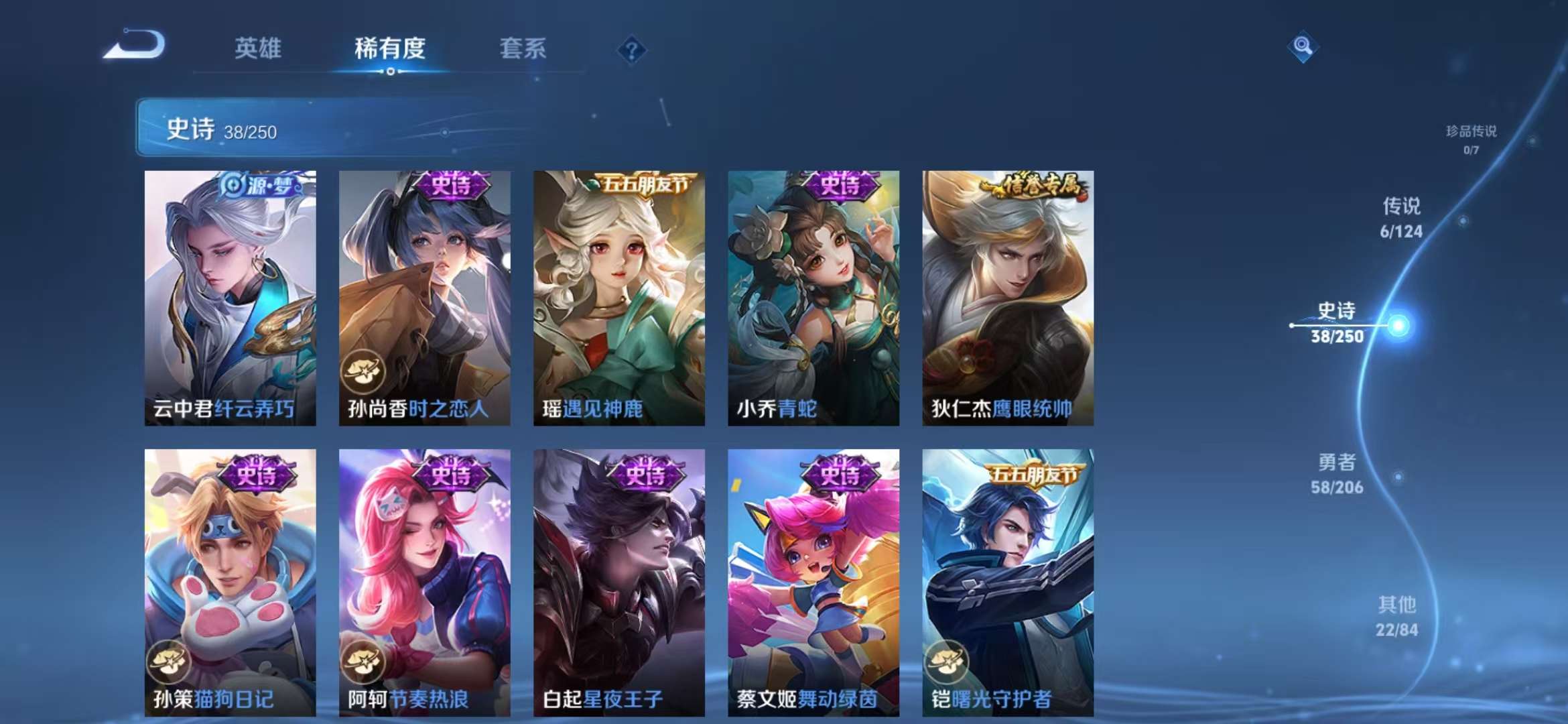Open the help question mark icon
This screenshot has height=724, width=1568.
pyautogui.click(x=631, y=48)
